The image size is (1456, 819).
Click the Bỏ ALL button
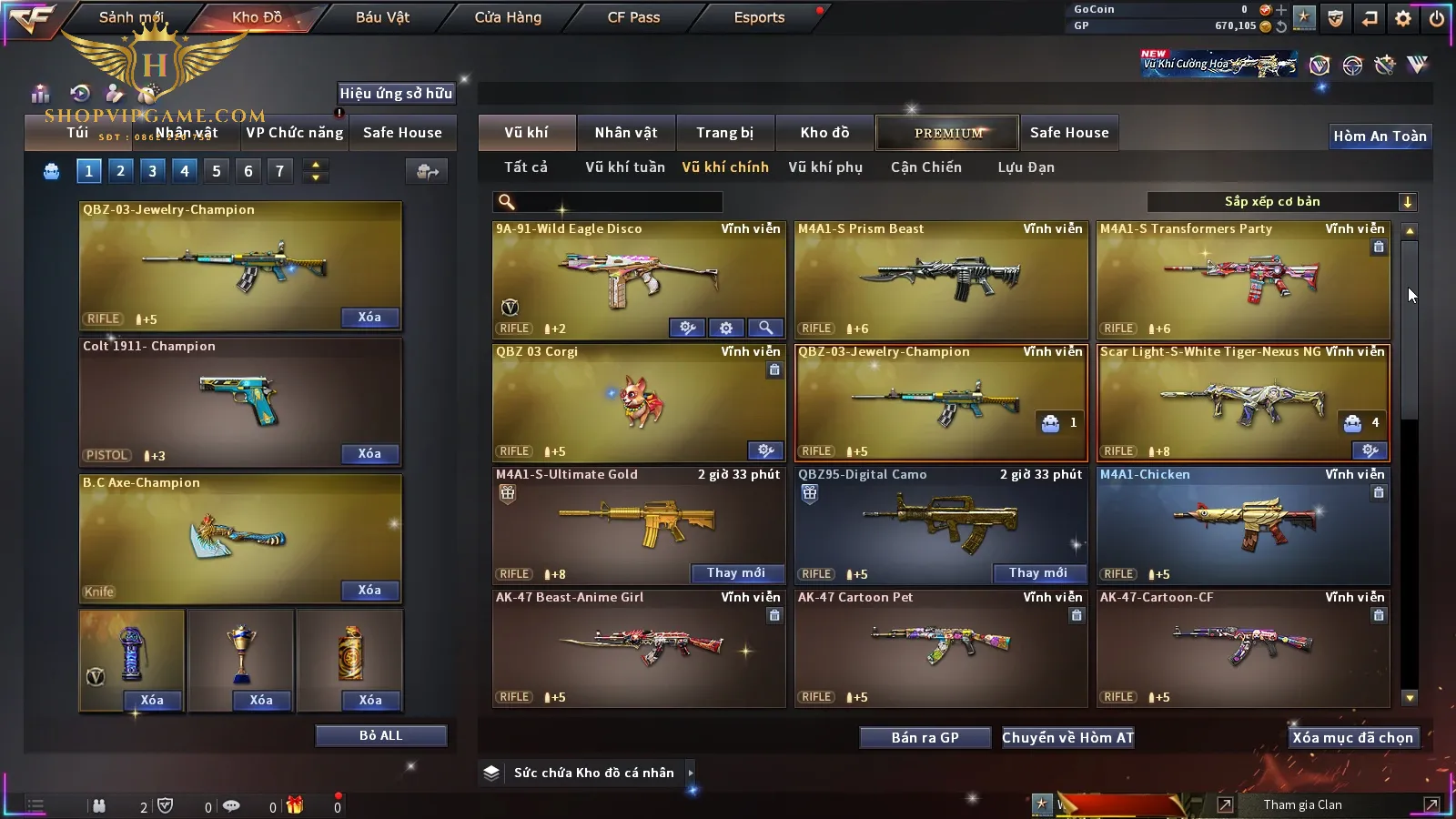click(x=380, y=736)
